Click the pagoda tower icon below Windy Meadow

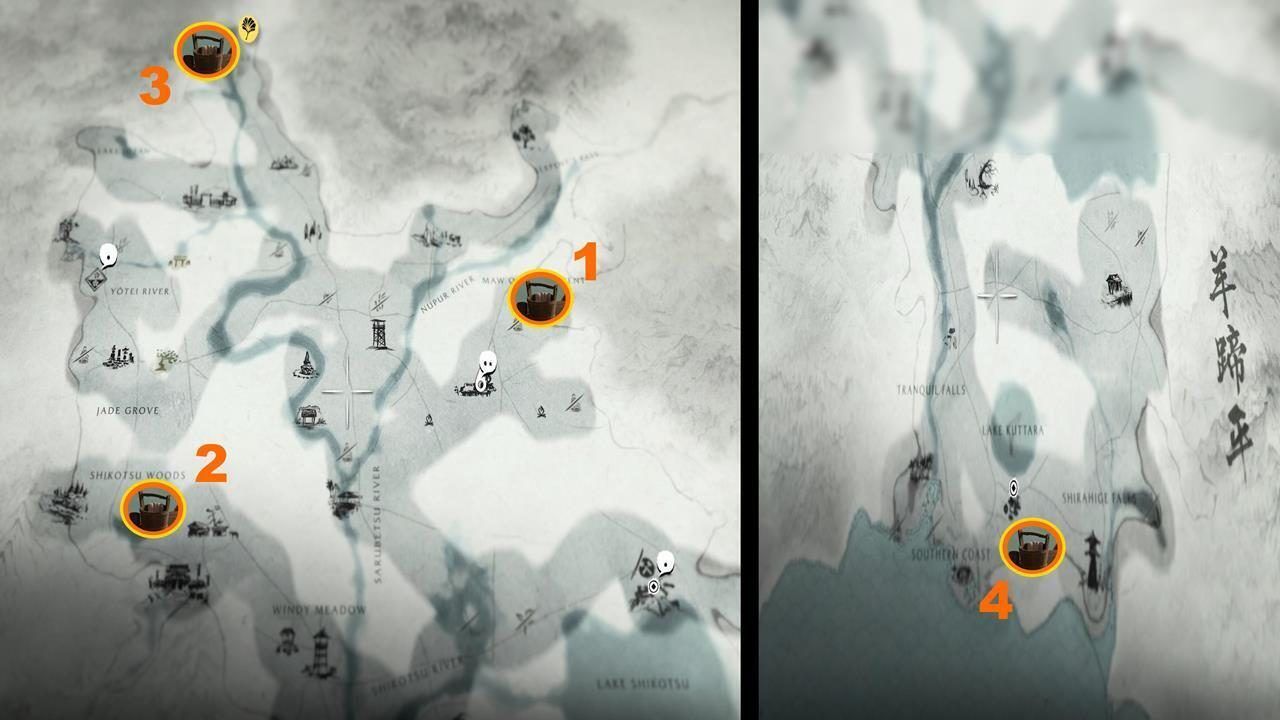[x=321, y=650]
